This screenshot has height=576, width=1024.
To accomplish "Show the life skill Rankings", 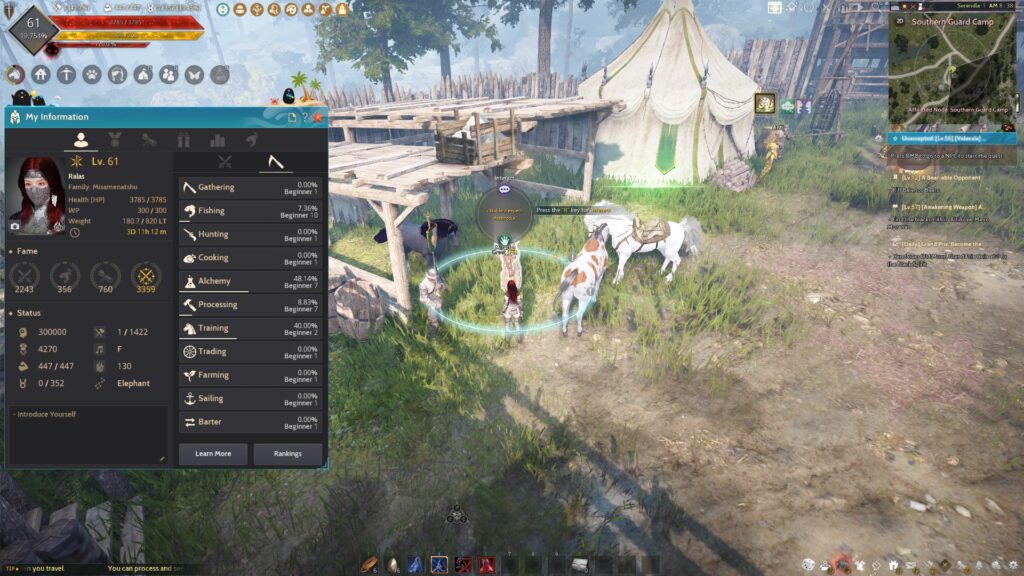I will click(287, 454).
